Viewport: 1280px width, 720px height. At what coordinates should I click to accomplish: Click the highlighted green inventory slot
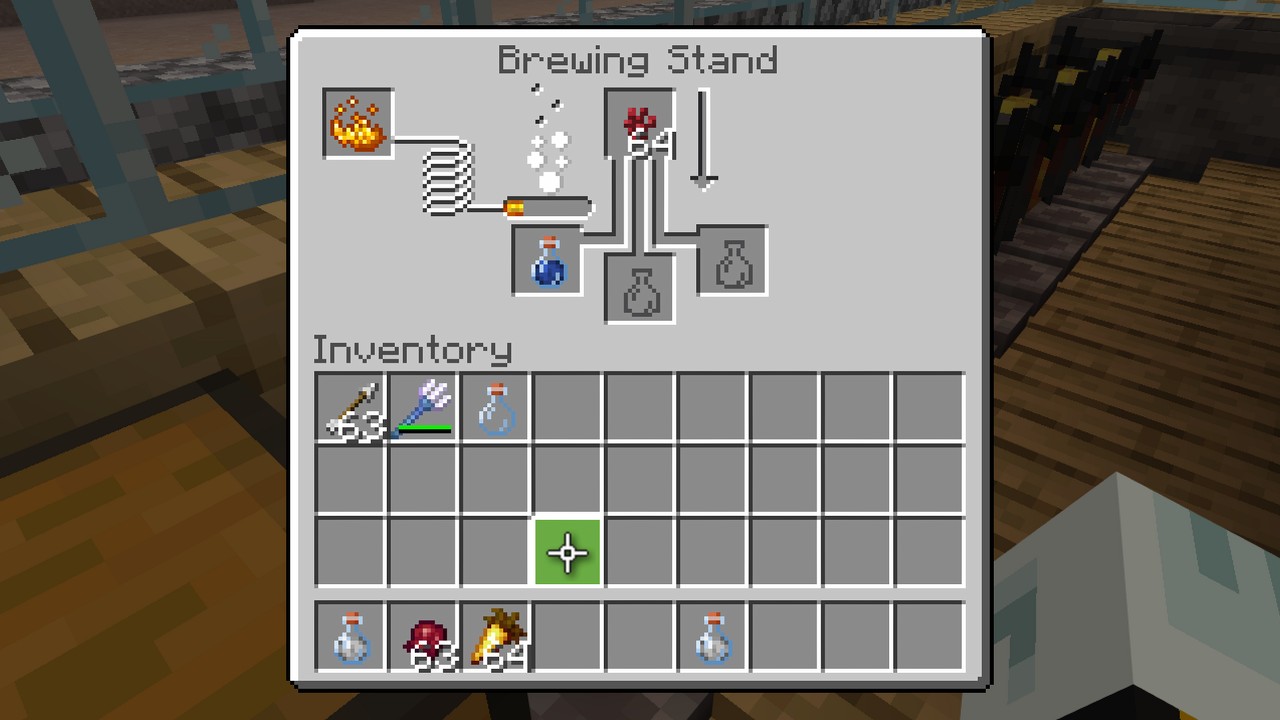coord(567,552)
